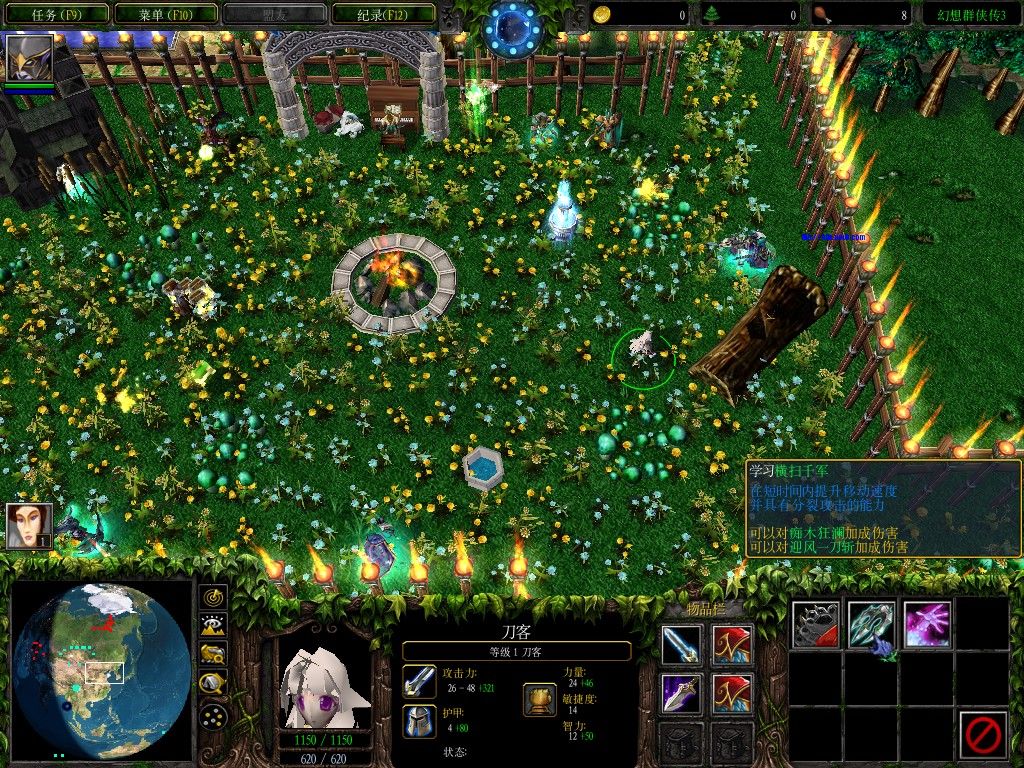Click the minimap signal ping button
This screenshot has width=1024, height=768.
click(213, 598)
